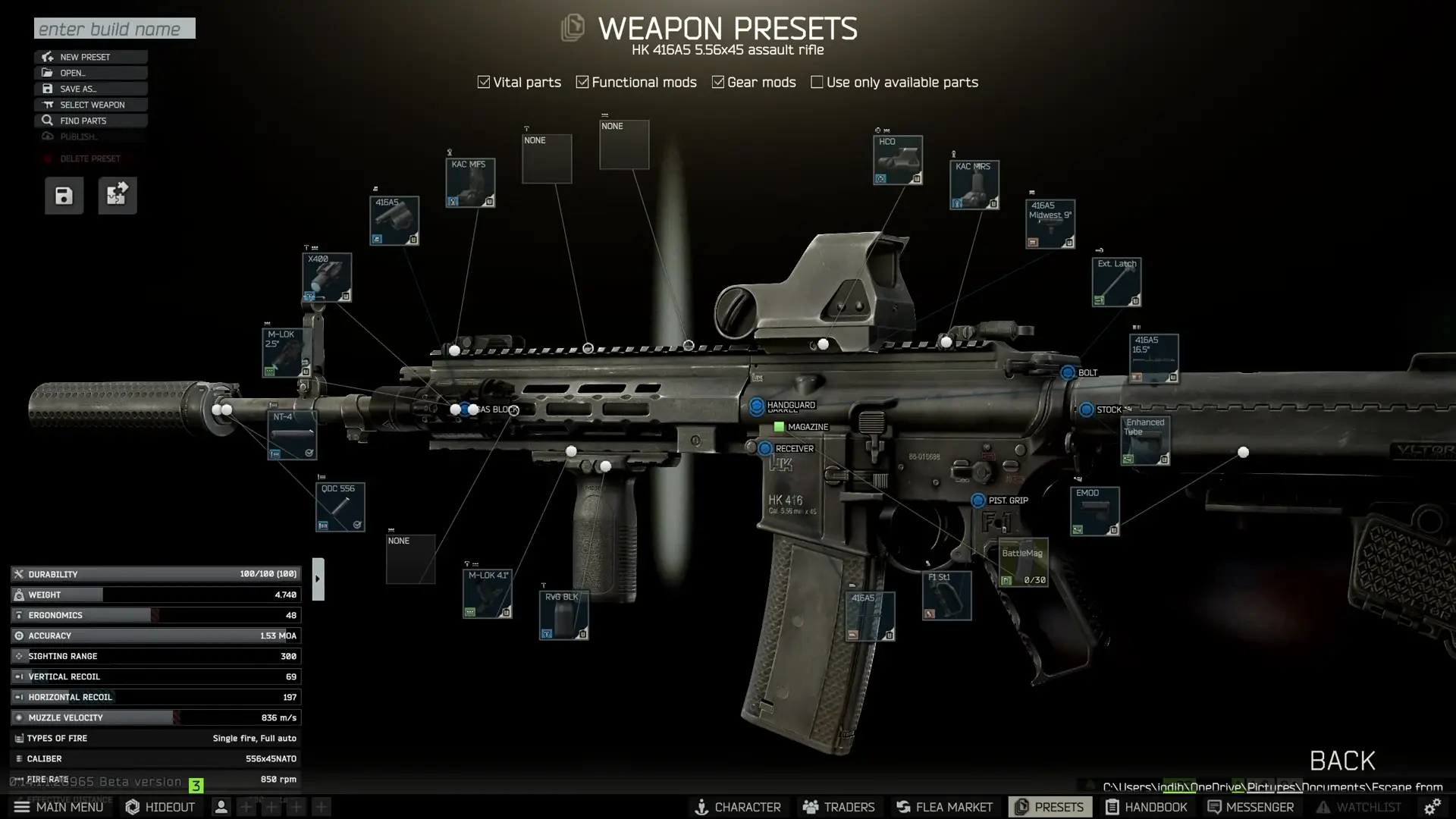
Task: Click the Save As floppy disk icon
Action: click(48, 89)
